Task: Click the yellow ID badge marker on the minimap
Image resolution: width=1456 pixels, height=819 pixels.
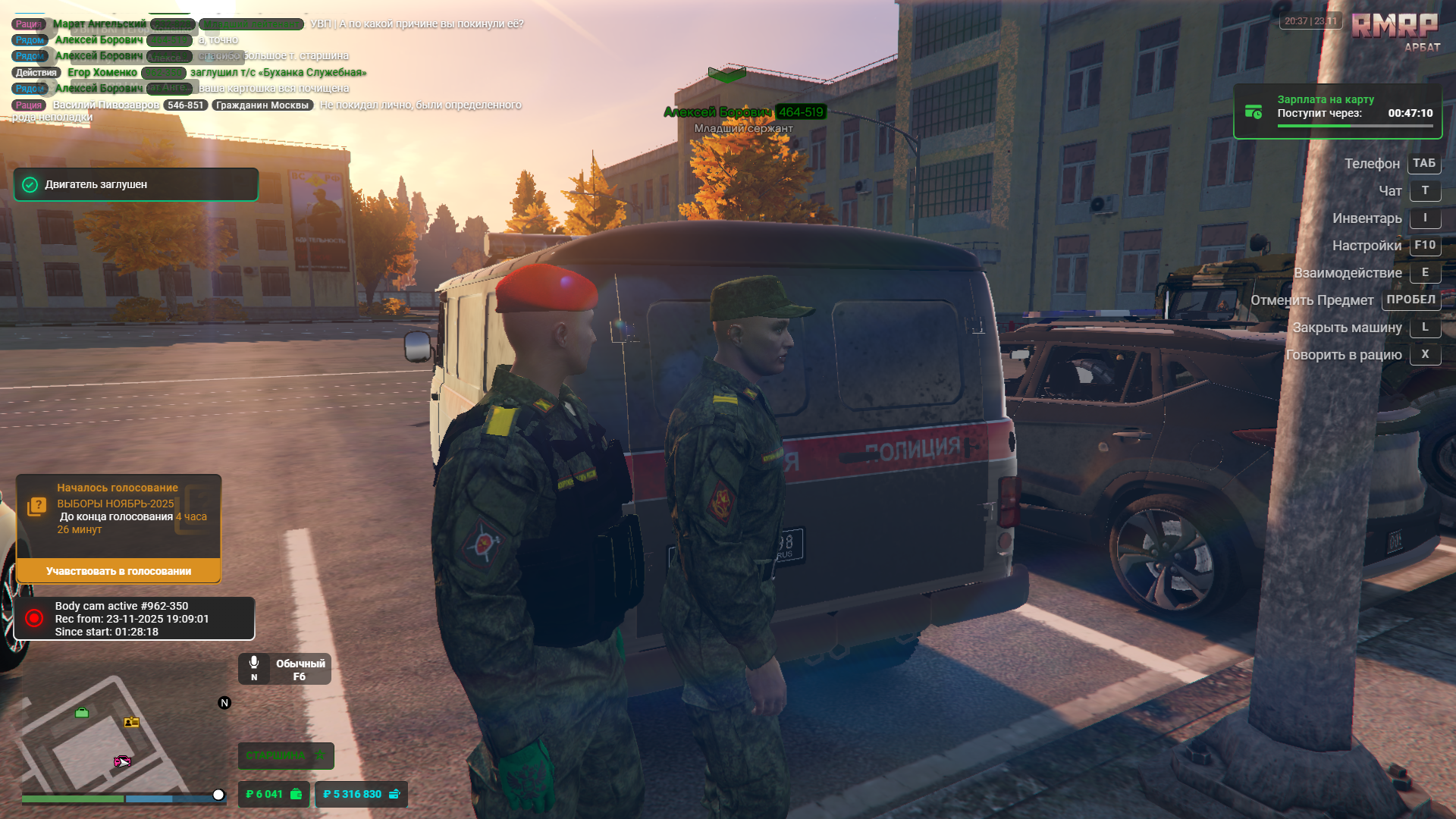Action: coord(130,721)
